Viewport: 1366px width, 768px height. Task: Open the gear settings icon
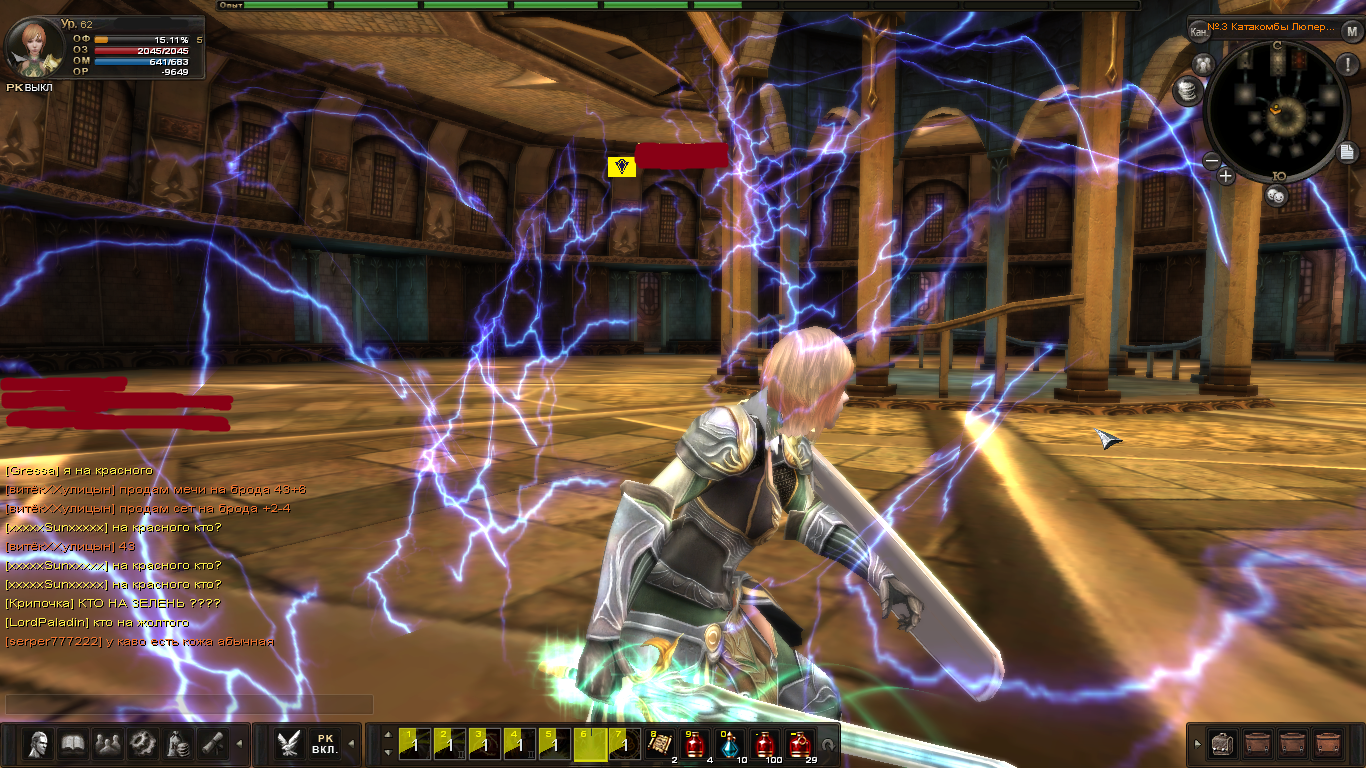coord(144,744)
